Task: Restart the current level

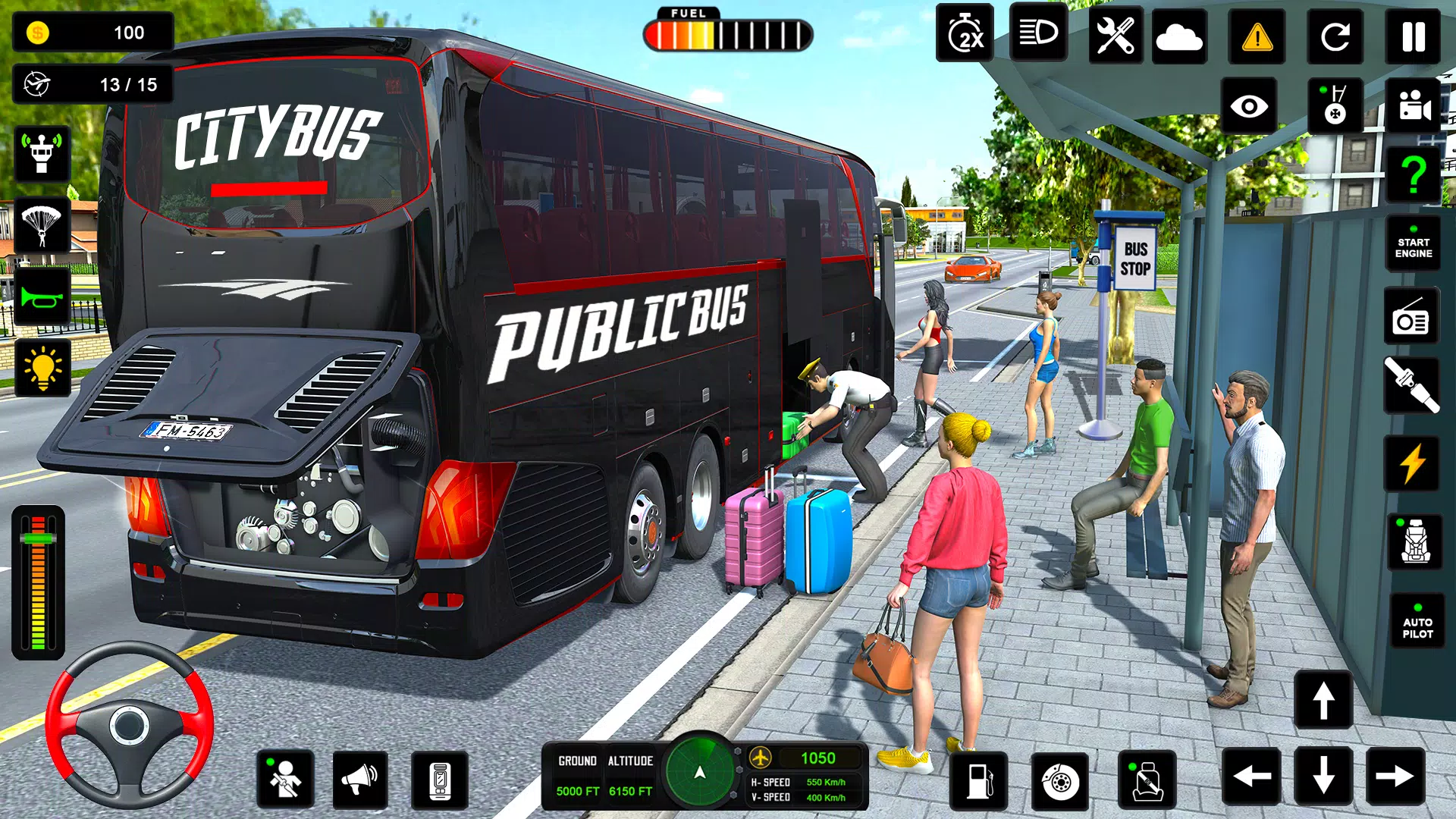Action: 1335,33
